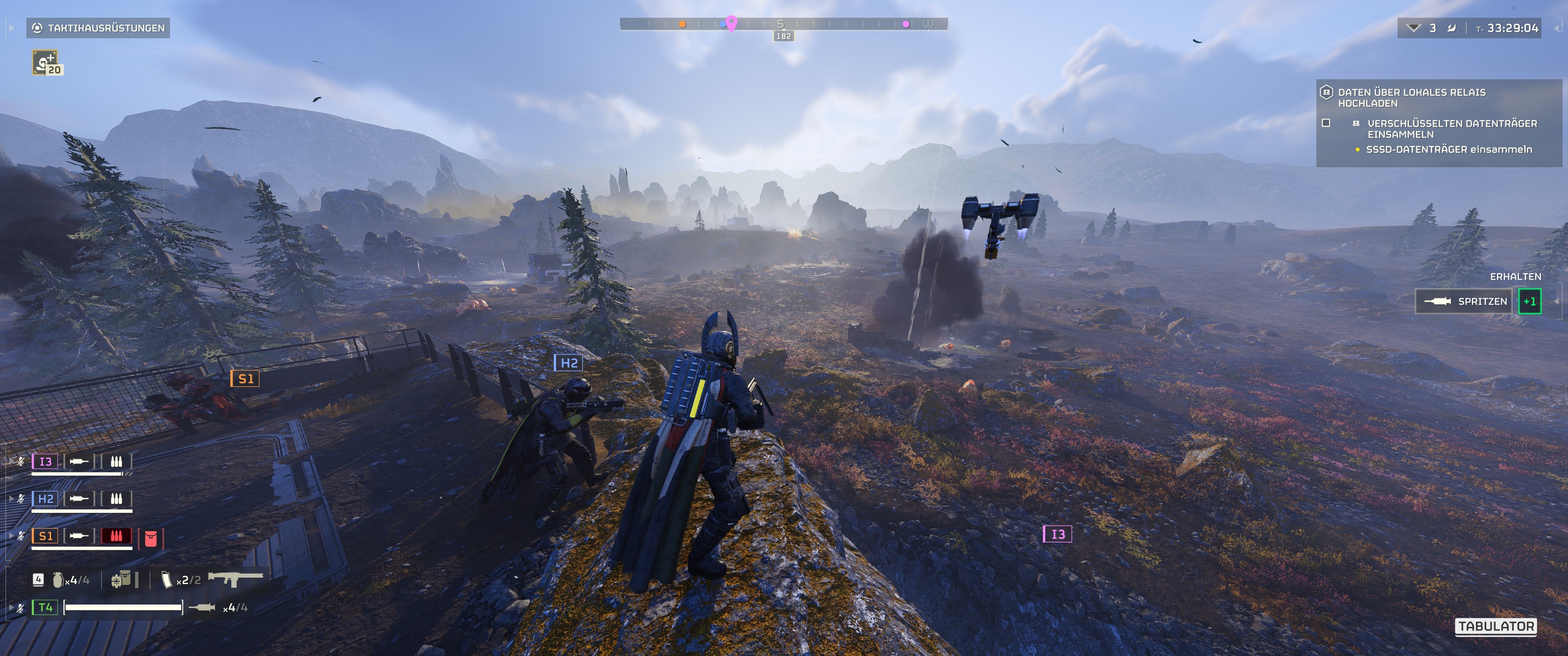Select the orange S1 tag in the squad list
The width and height of the screenshot is (1568, 656).
46,536
